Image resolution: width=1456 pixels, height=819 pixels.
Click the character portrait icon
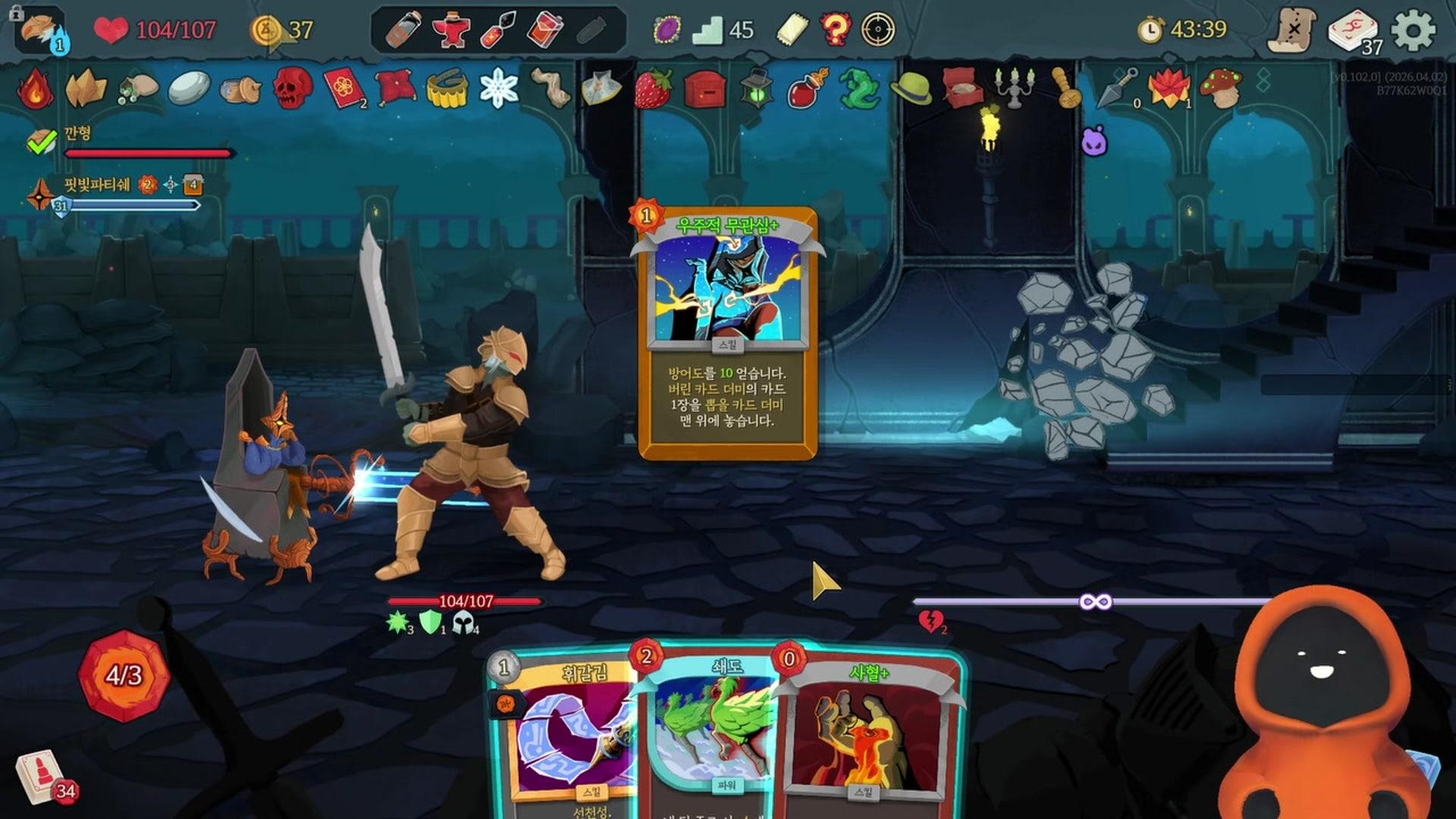tap(41, 30)
